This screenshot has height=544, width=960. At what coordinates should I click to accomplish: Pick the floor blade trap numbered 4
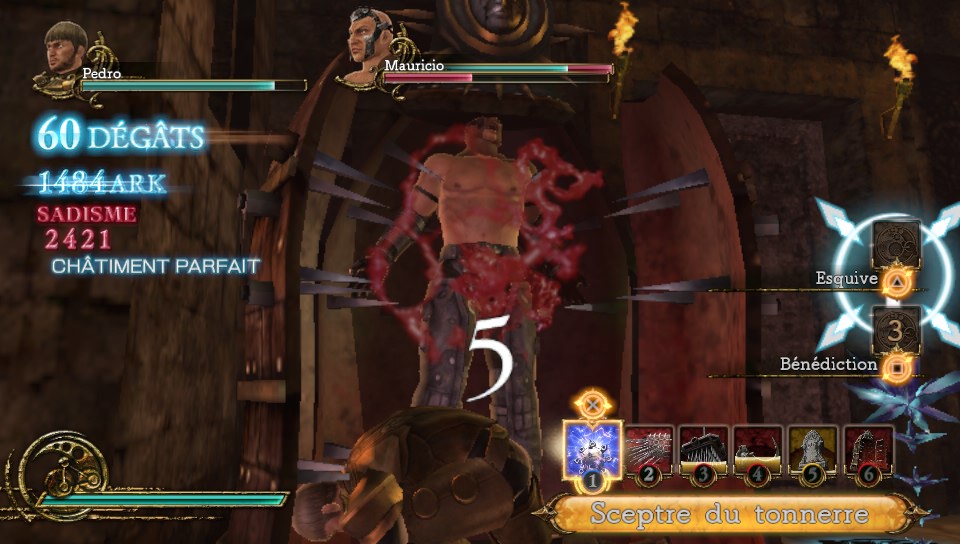pos(758,450)
